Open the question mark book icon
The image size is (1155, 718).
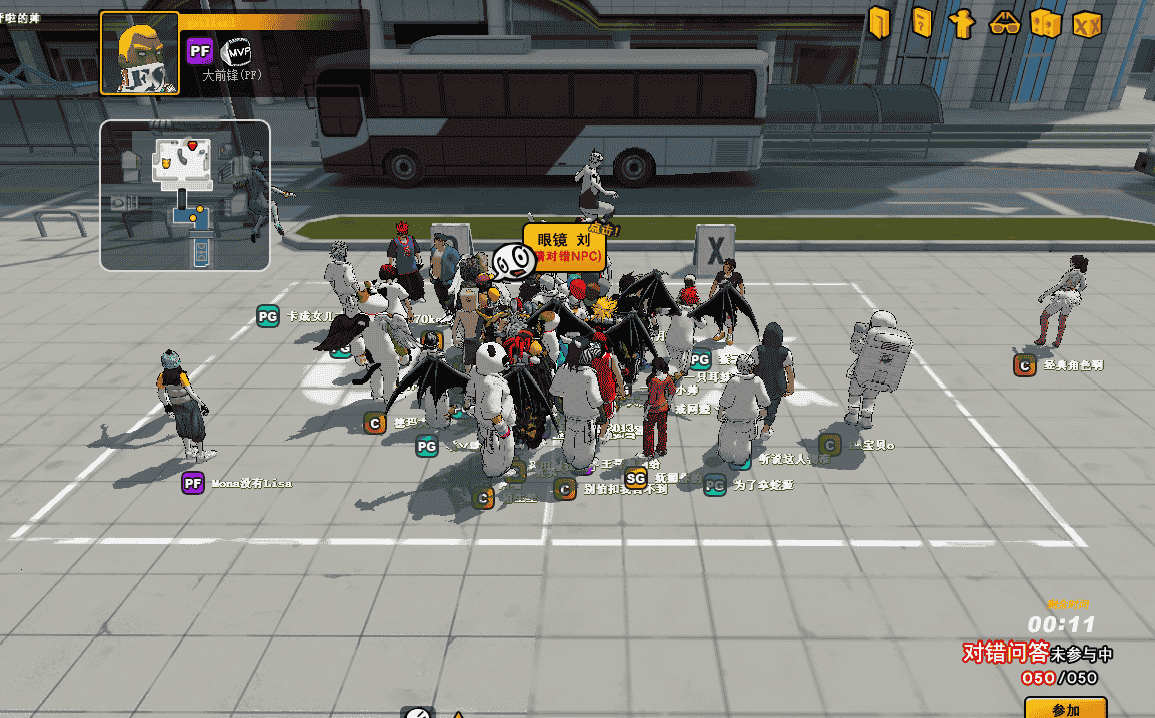(921, 23)
